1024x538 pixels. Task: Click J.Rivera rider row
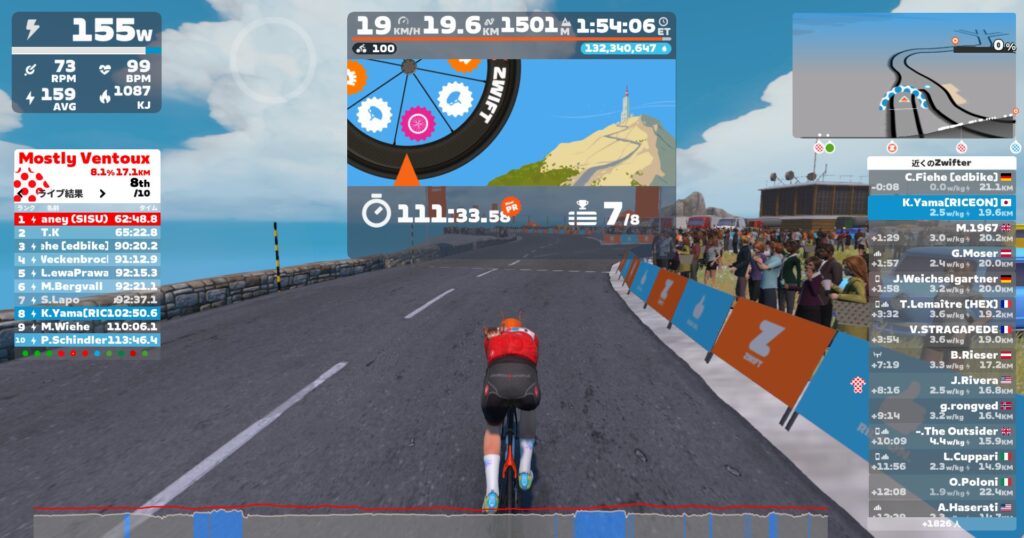[941, 385]
